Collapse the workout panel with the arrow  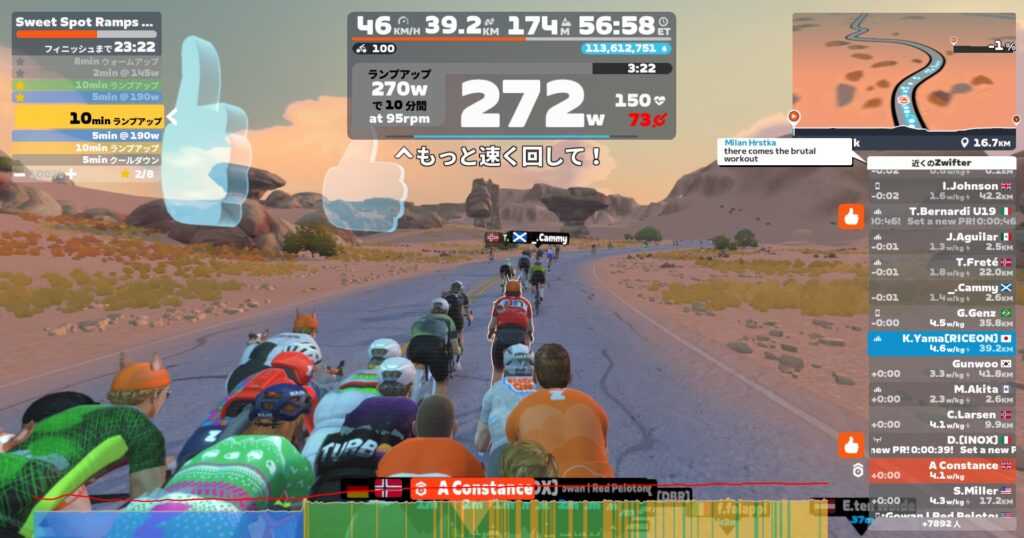tap(170, 117)
